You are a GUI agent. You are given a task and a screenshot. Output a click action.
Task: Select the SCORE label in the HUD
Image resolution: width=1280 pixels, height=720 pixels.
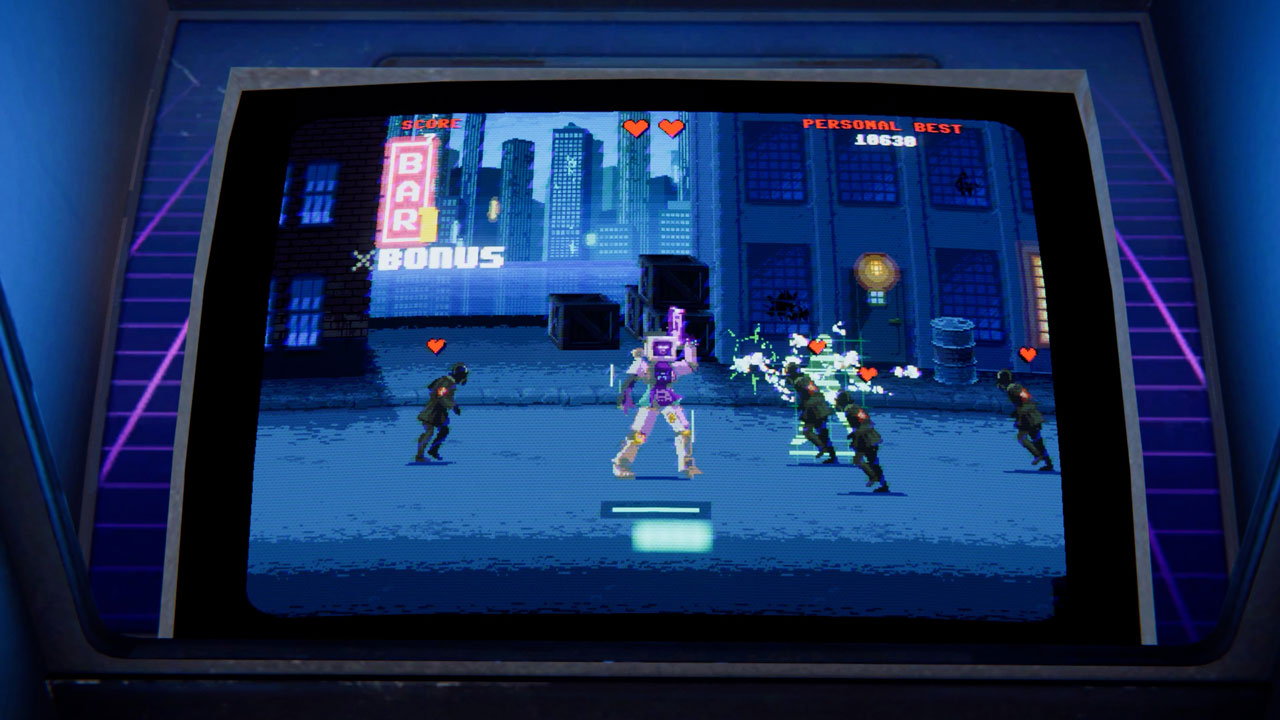click(x=430, y=126)
